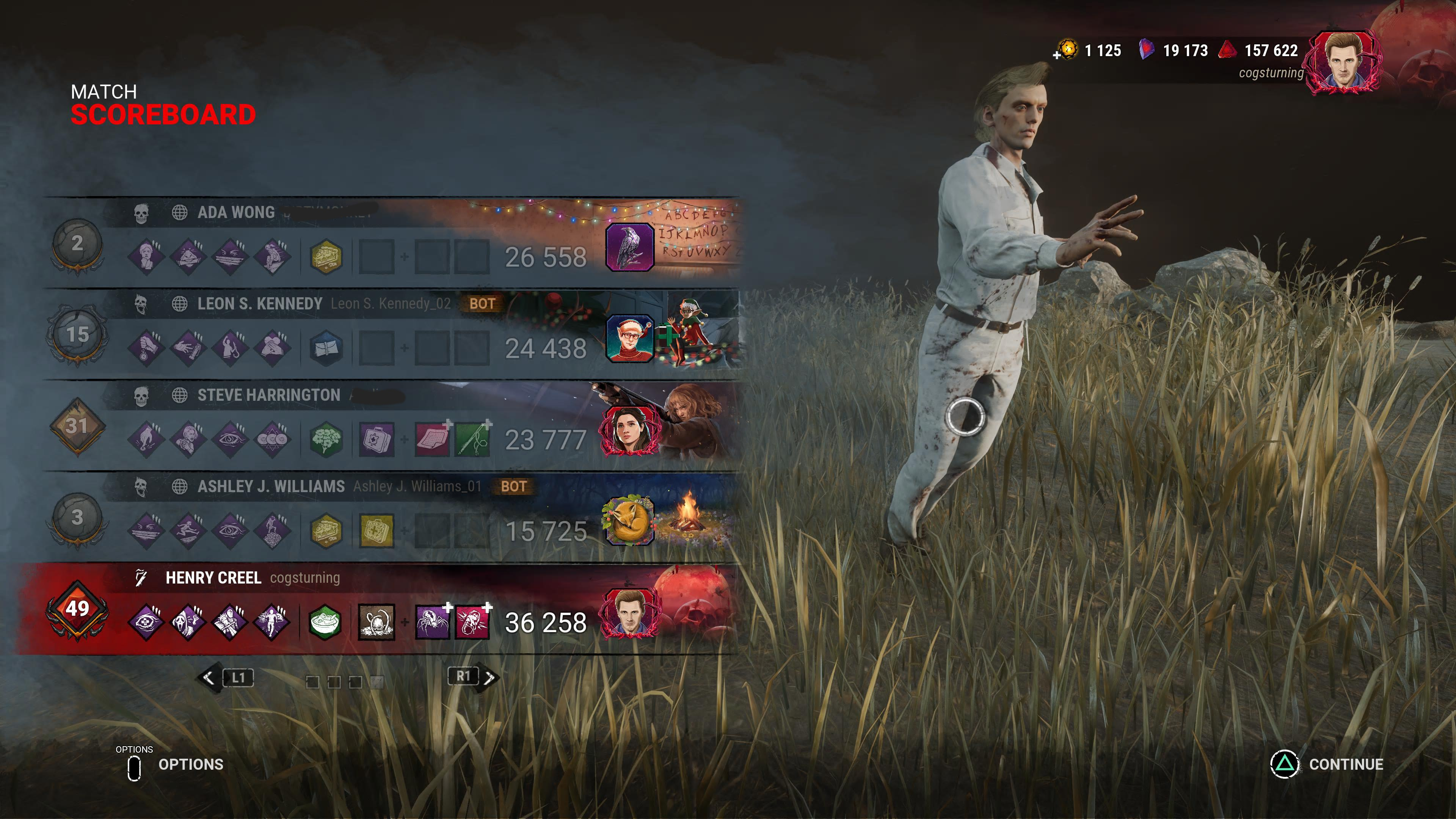
Task: View Steve Harrington's purple med-kit item
Action: point(377,440)
